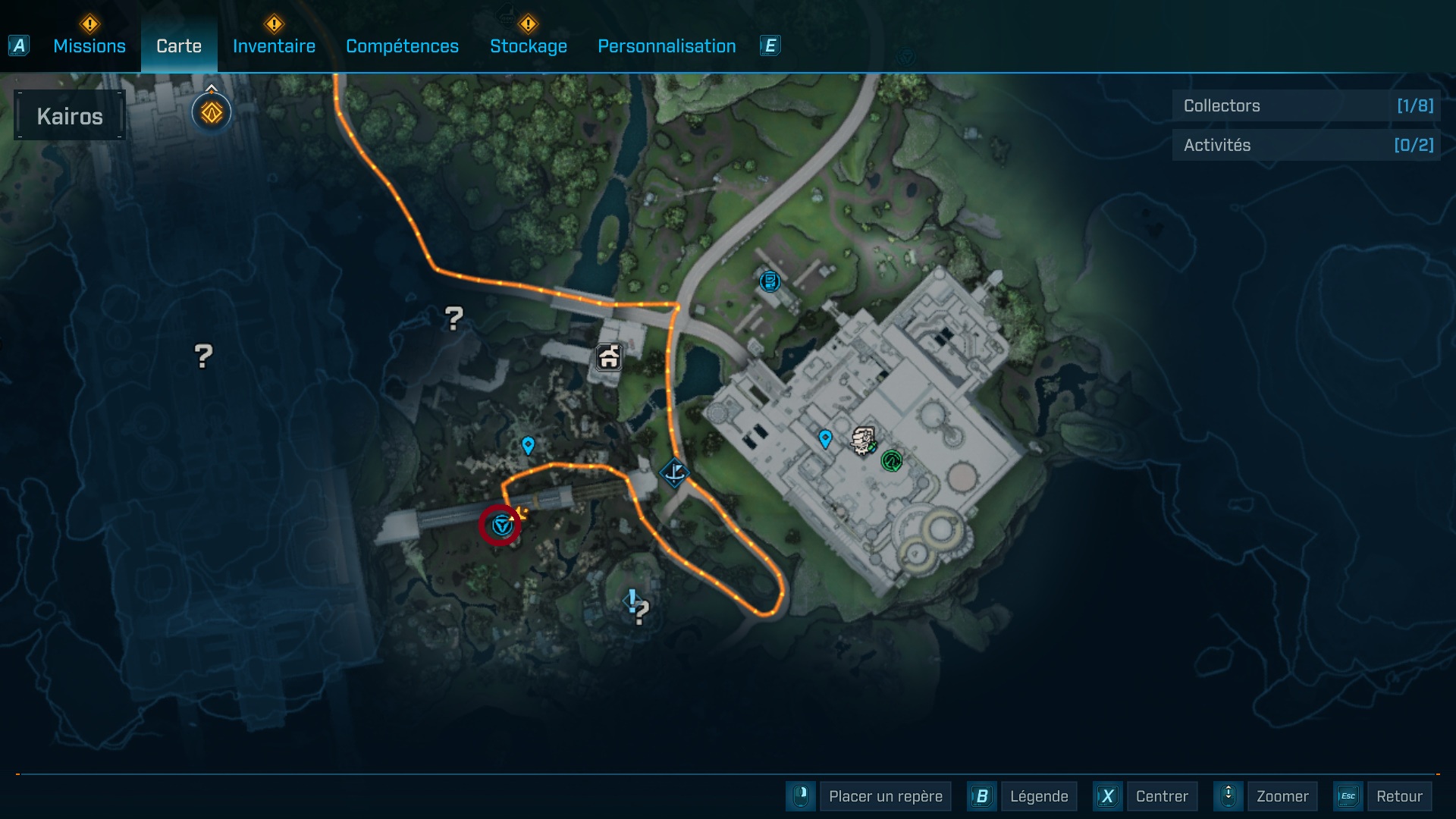1456x819 pixels.
Task: Switch to the Missions tab
Action: (89, 46)
